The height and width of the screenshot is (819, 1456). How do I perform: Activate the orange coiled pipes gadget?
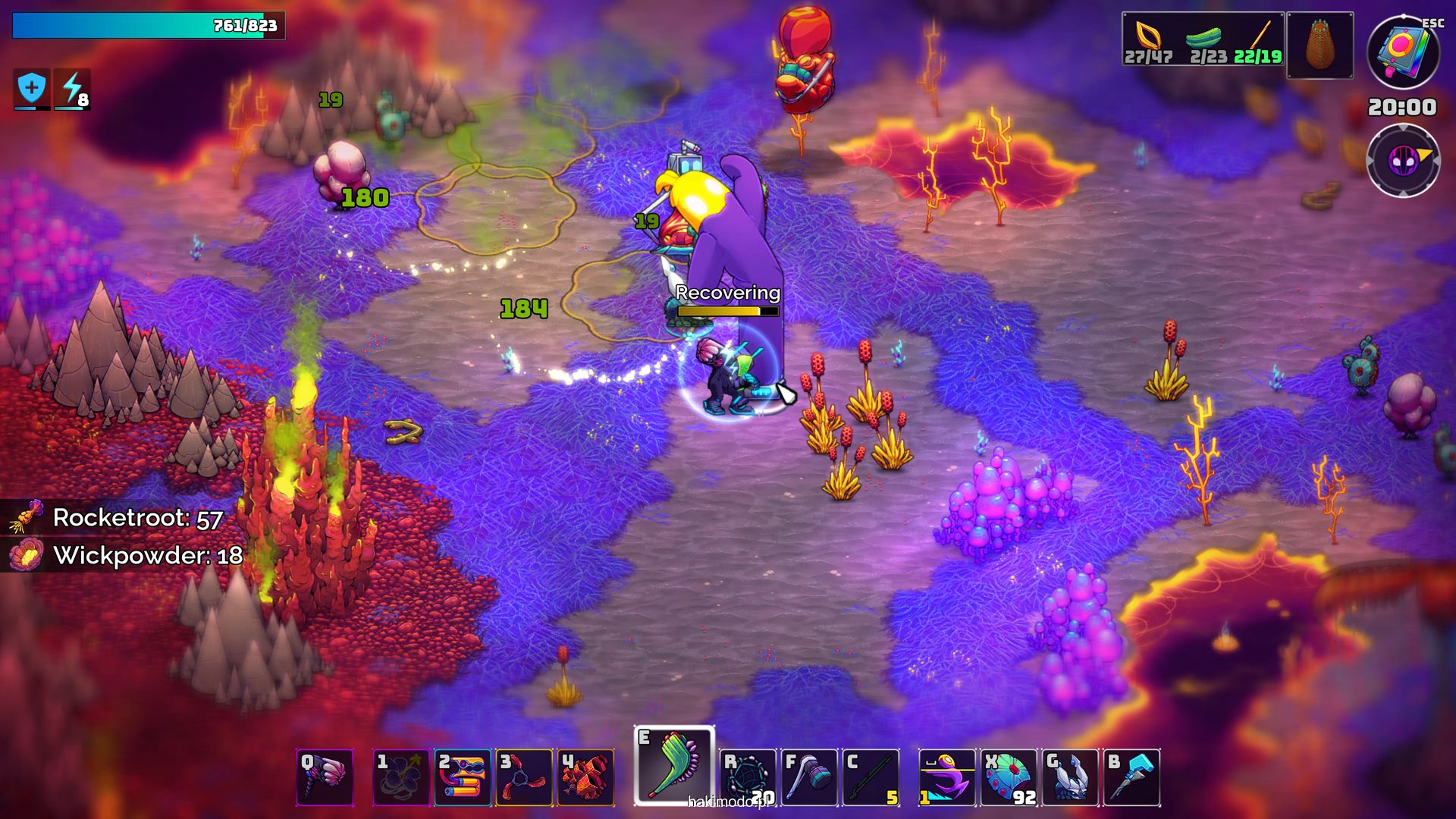pyautogui.click(x=463, y=777)
